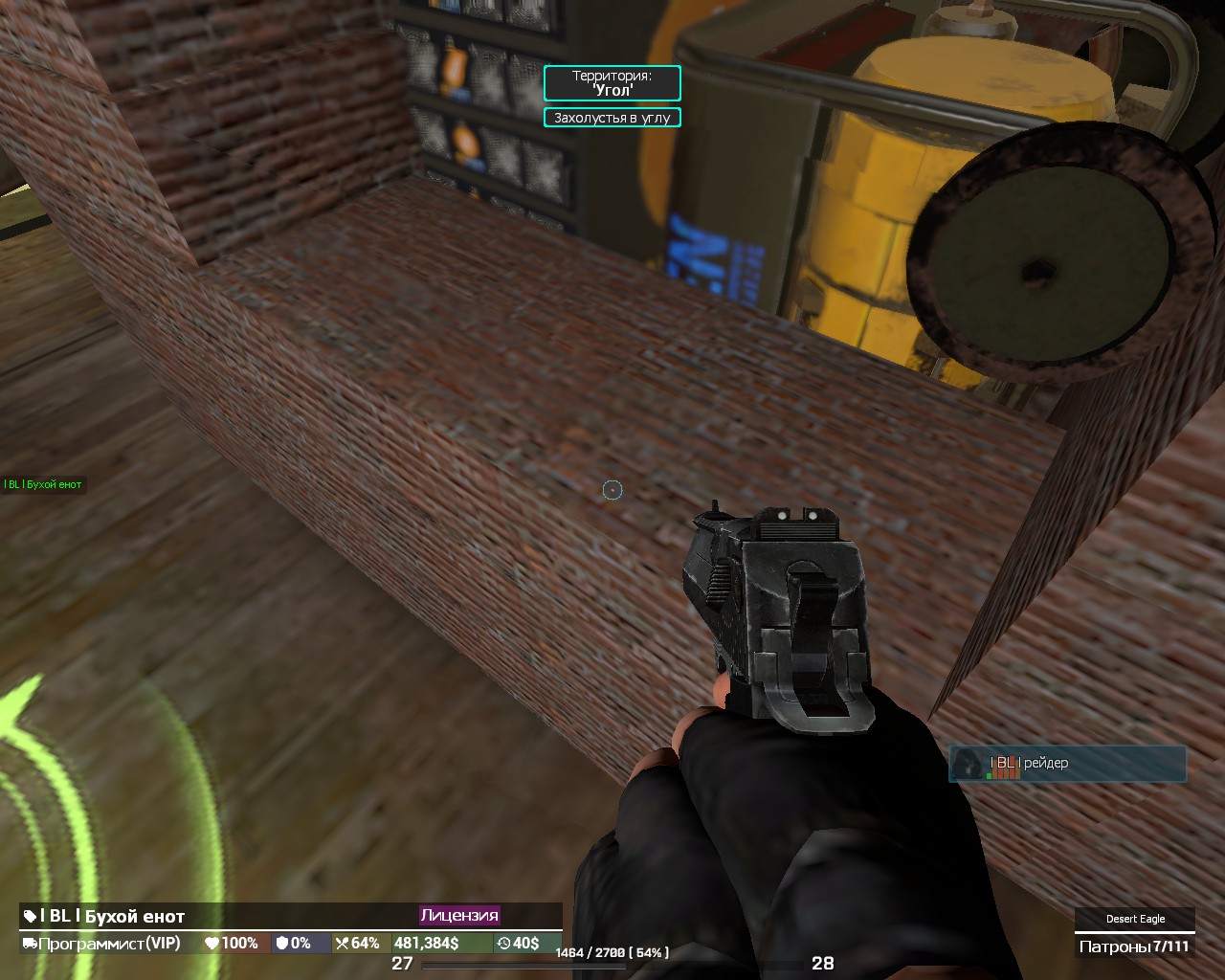Image resolution: width=1225 pixels, height=980 pixels.
Task: Click the fork-and-knife hunger icon at 64%
Action: 343,943
